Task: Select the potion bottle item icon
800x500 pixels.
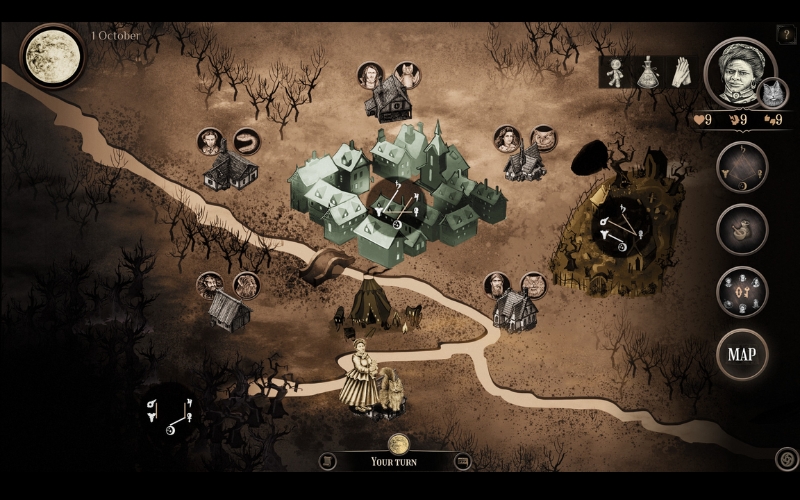Action: pyautogui.click(x=646, y=71)
